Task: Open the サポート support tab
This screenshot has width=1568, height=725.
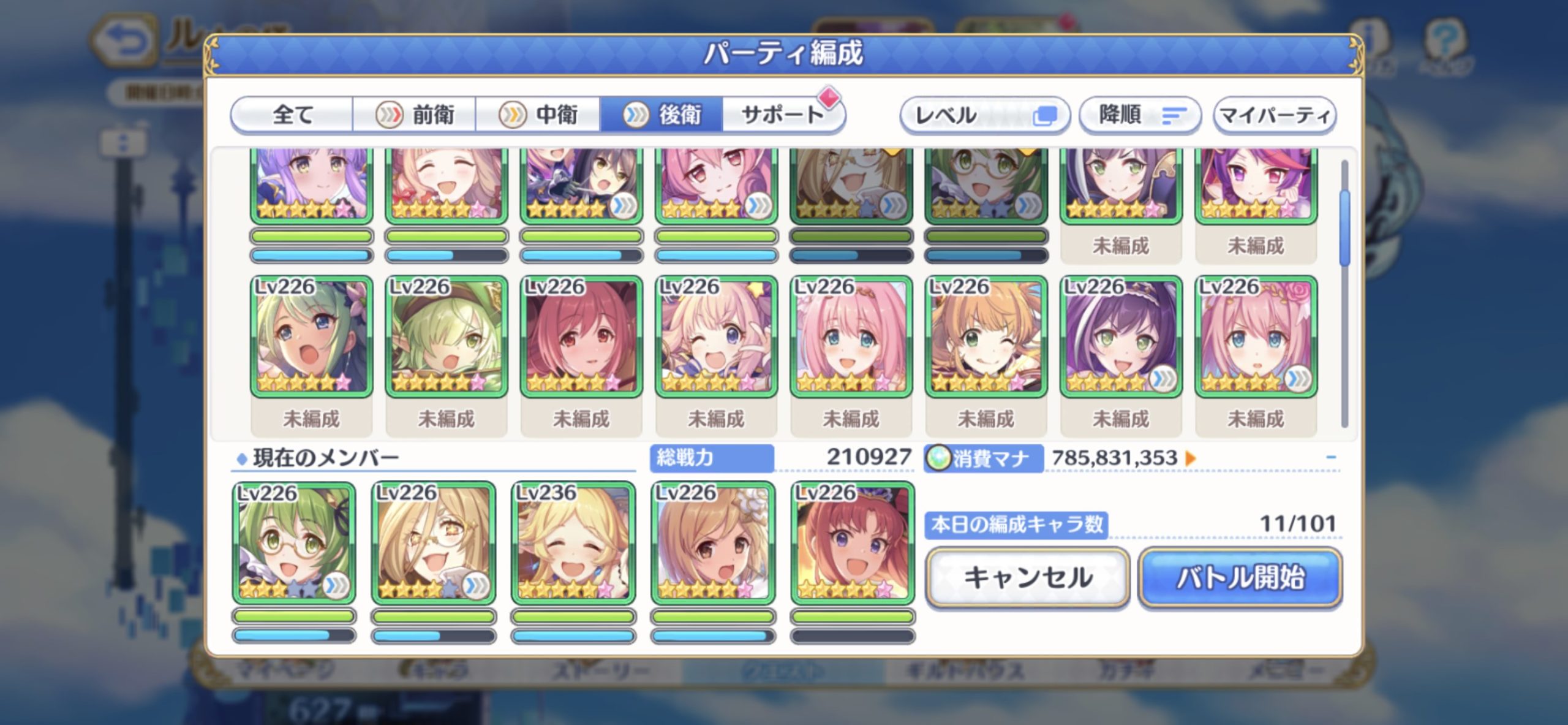Action: tap(782, 115)
